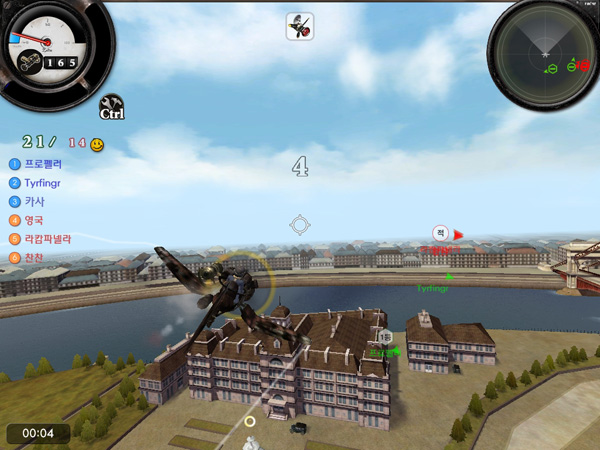Select player 프로펠러 in the roster
This screenshot has width=600, height=450.
(43, 163)
